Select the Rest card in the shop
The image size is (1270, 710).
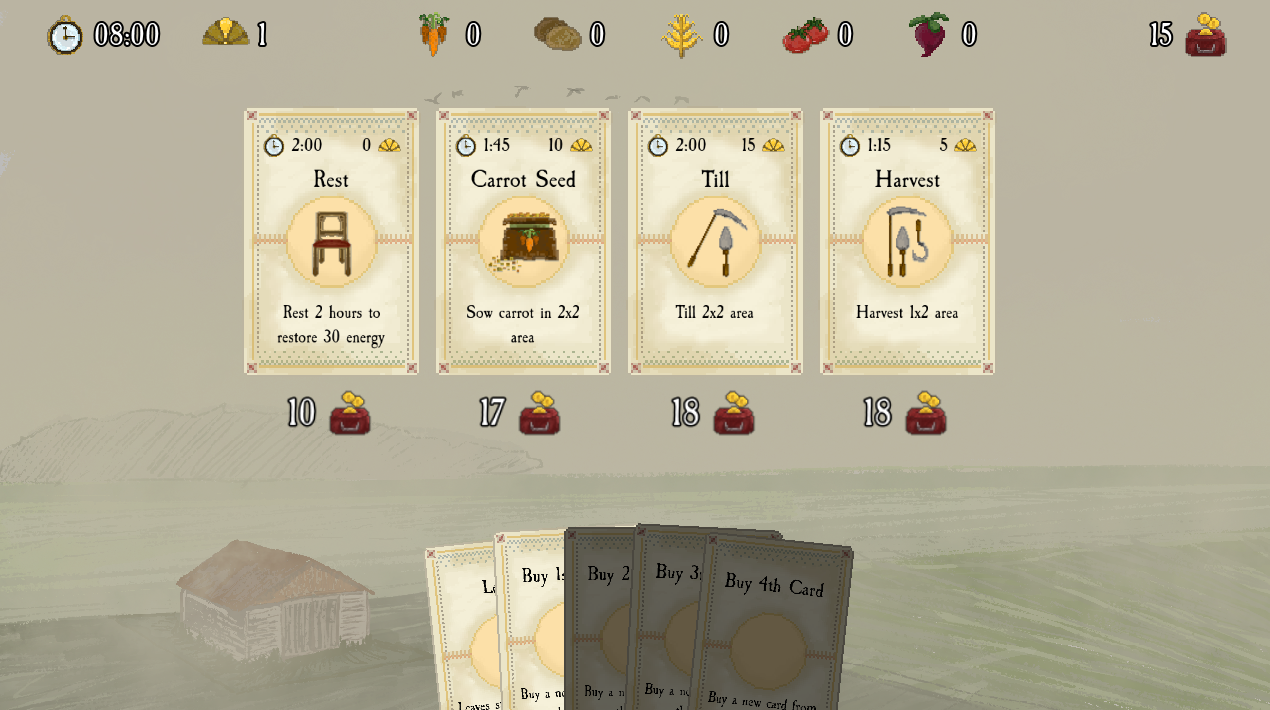pyautogui.click(x=331, y=241)
